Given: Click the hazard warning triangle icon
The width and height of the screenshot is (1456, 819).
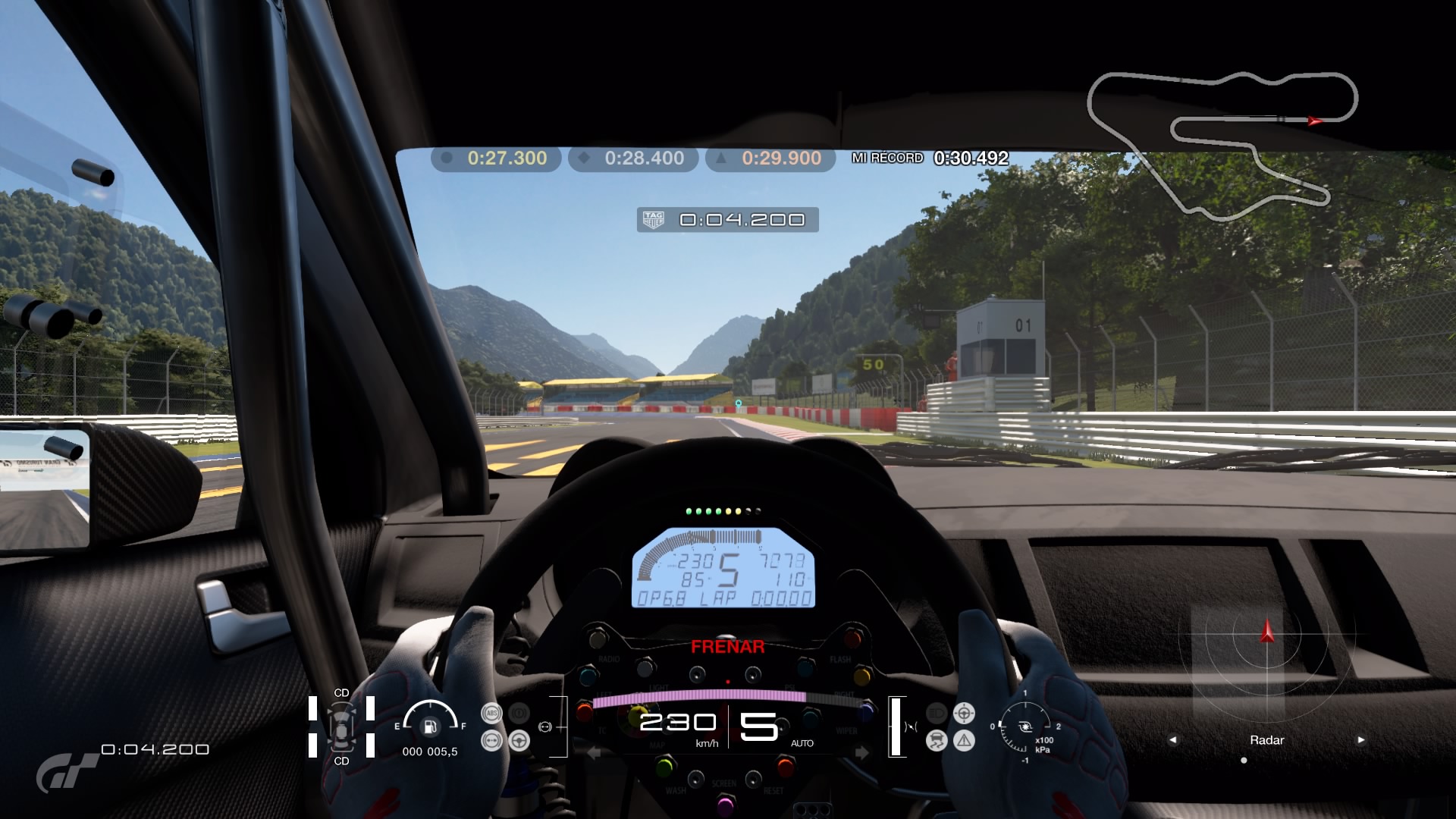Looking at the screenshot, I should 964,739.
